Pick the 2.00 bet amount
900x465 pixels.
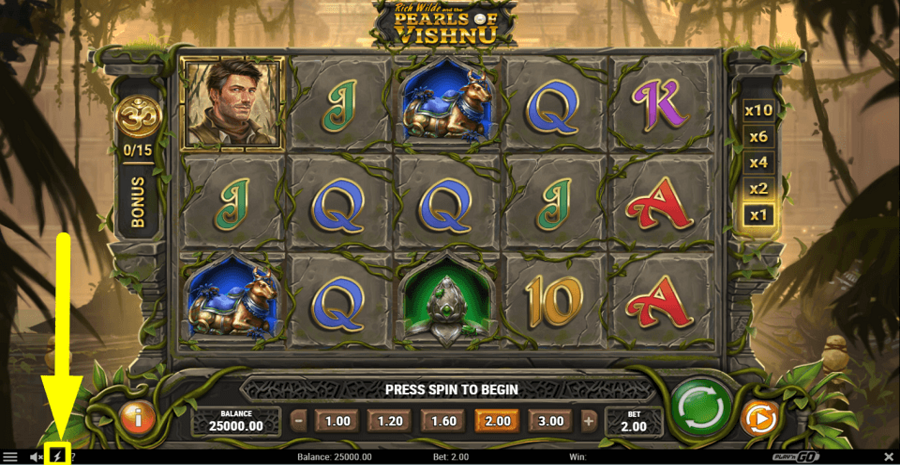tap(498, 421)
